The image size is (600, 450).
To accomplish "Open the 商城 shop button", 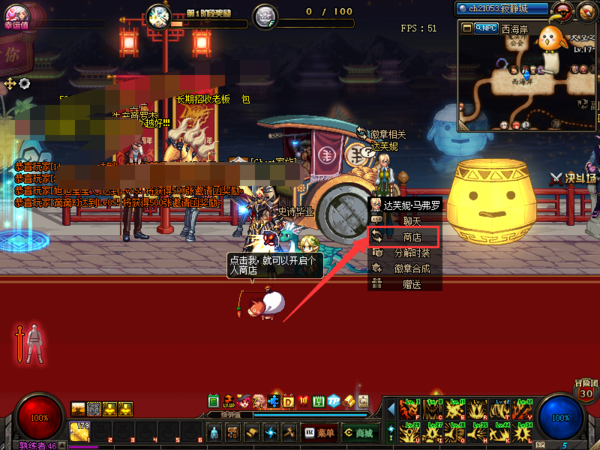I will [357, 432].
